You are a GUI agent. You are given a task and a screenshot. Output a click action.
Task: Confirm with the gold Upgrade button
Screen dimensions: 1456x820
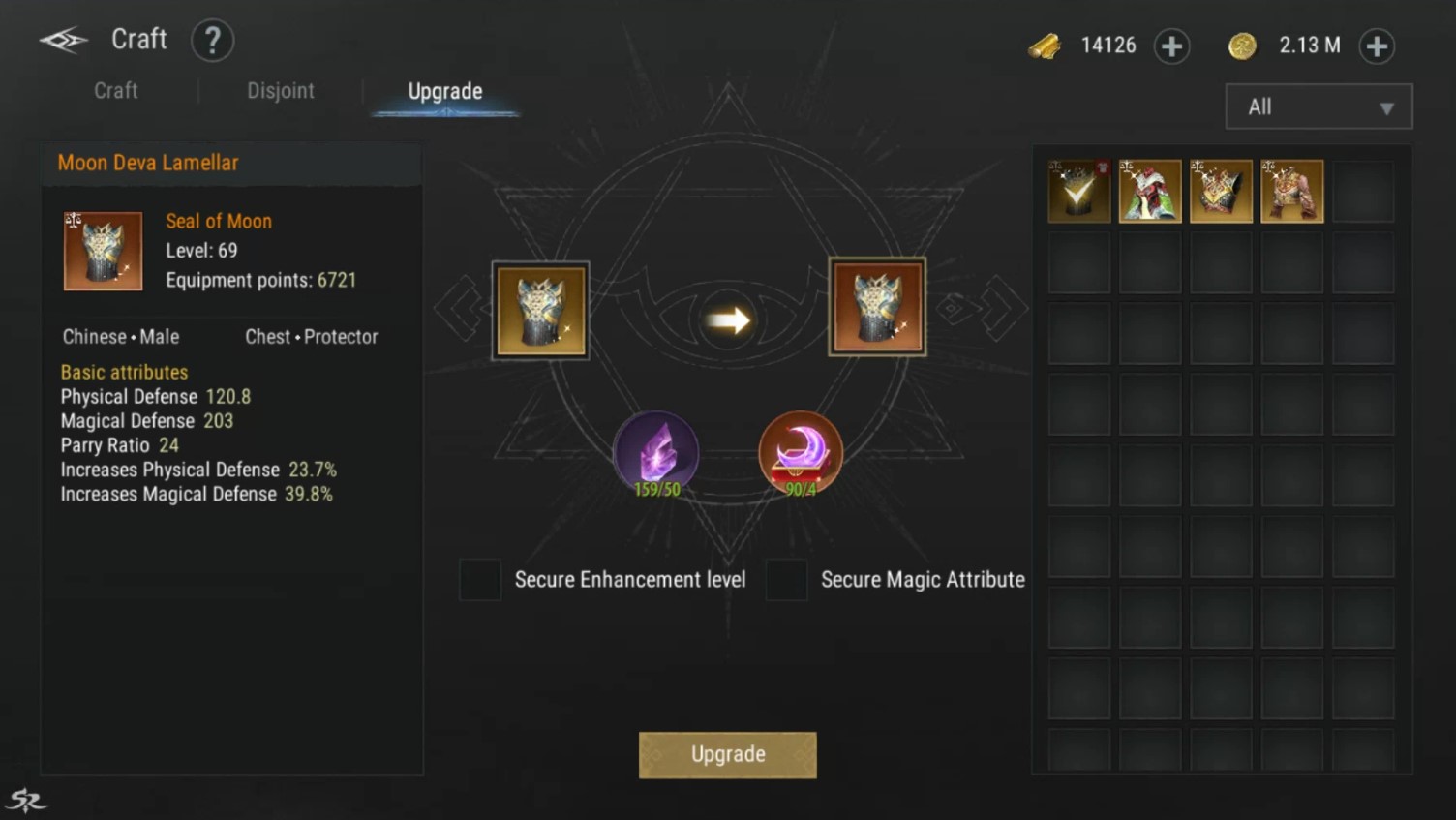coord(727,754)
